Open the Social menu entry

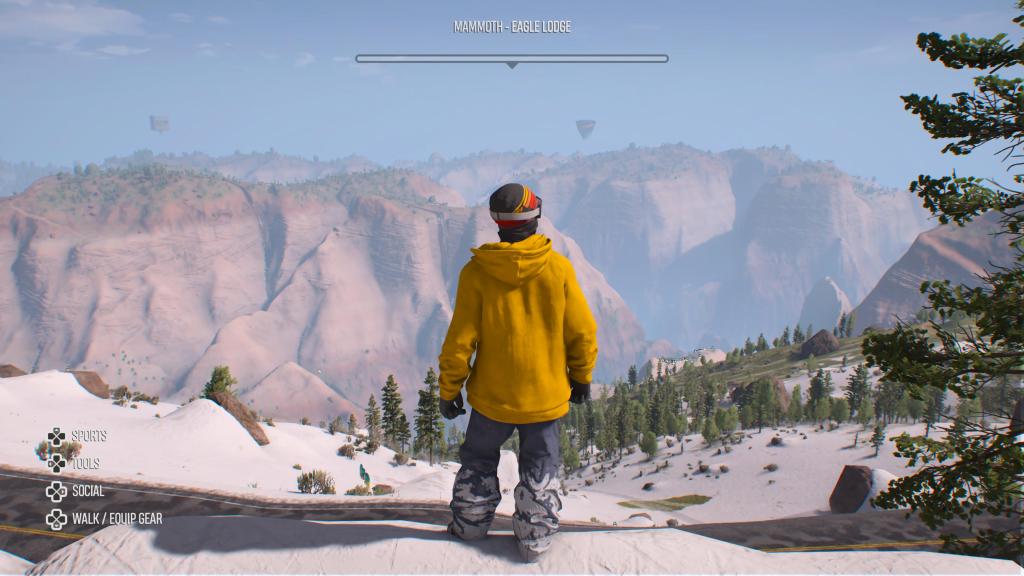pyautogui.click(x=87, y=491)
